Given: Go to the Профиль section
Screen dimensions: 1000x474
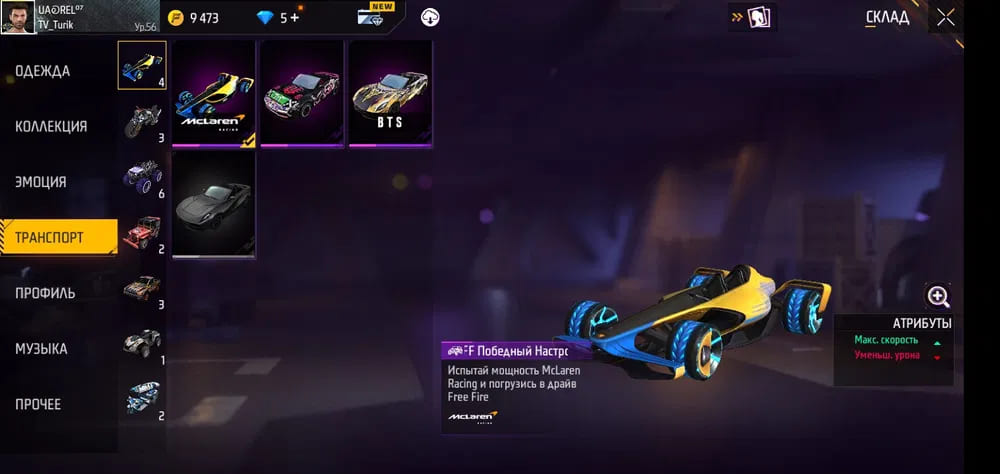Looking at the screenshot, I should tap(45, 293).
